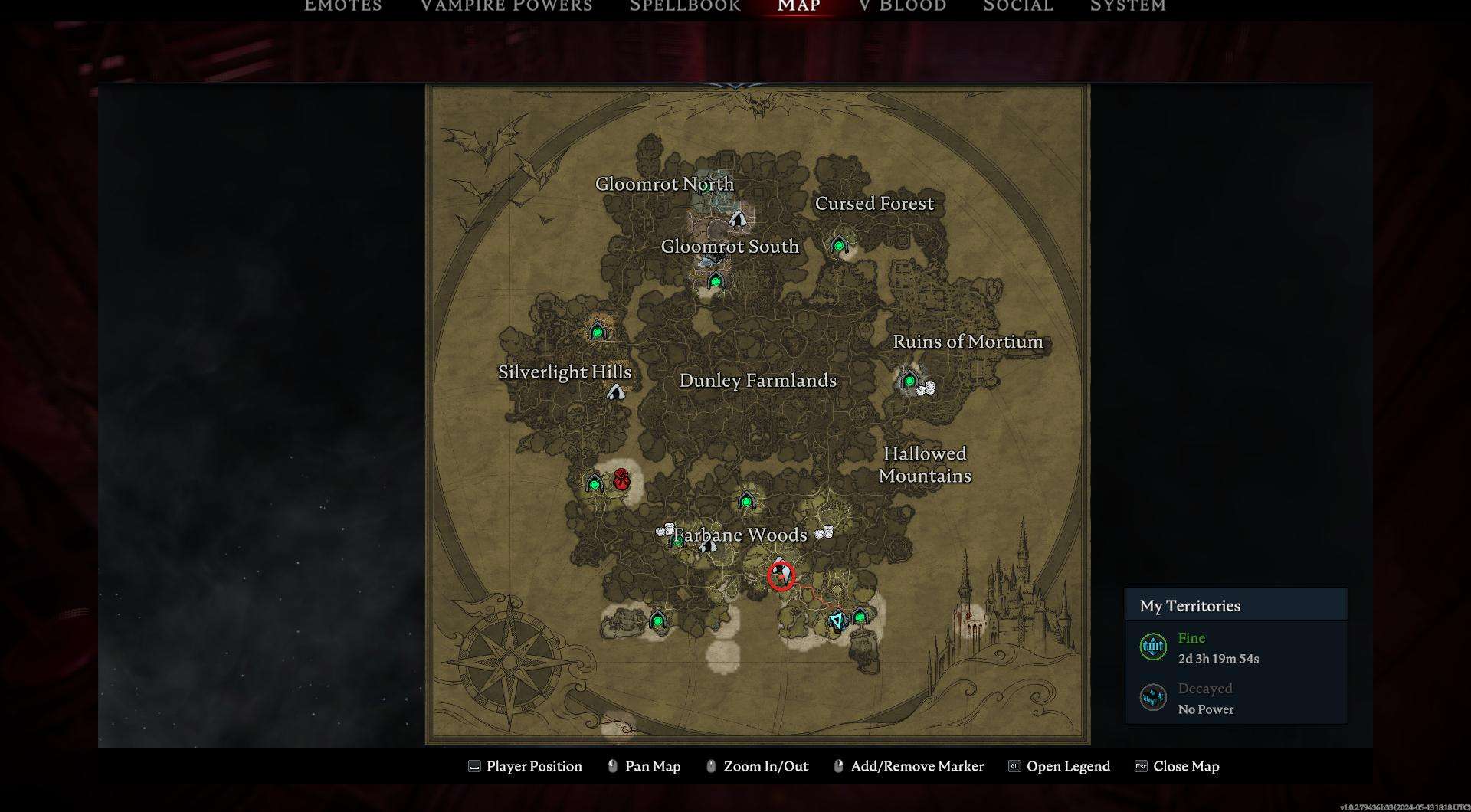Click the red V Blood boss marker
This screenshot has width=1471, height=812.
[x=621, y=480]
